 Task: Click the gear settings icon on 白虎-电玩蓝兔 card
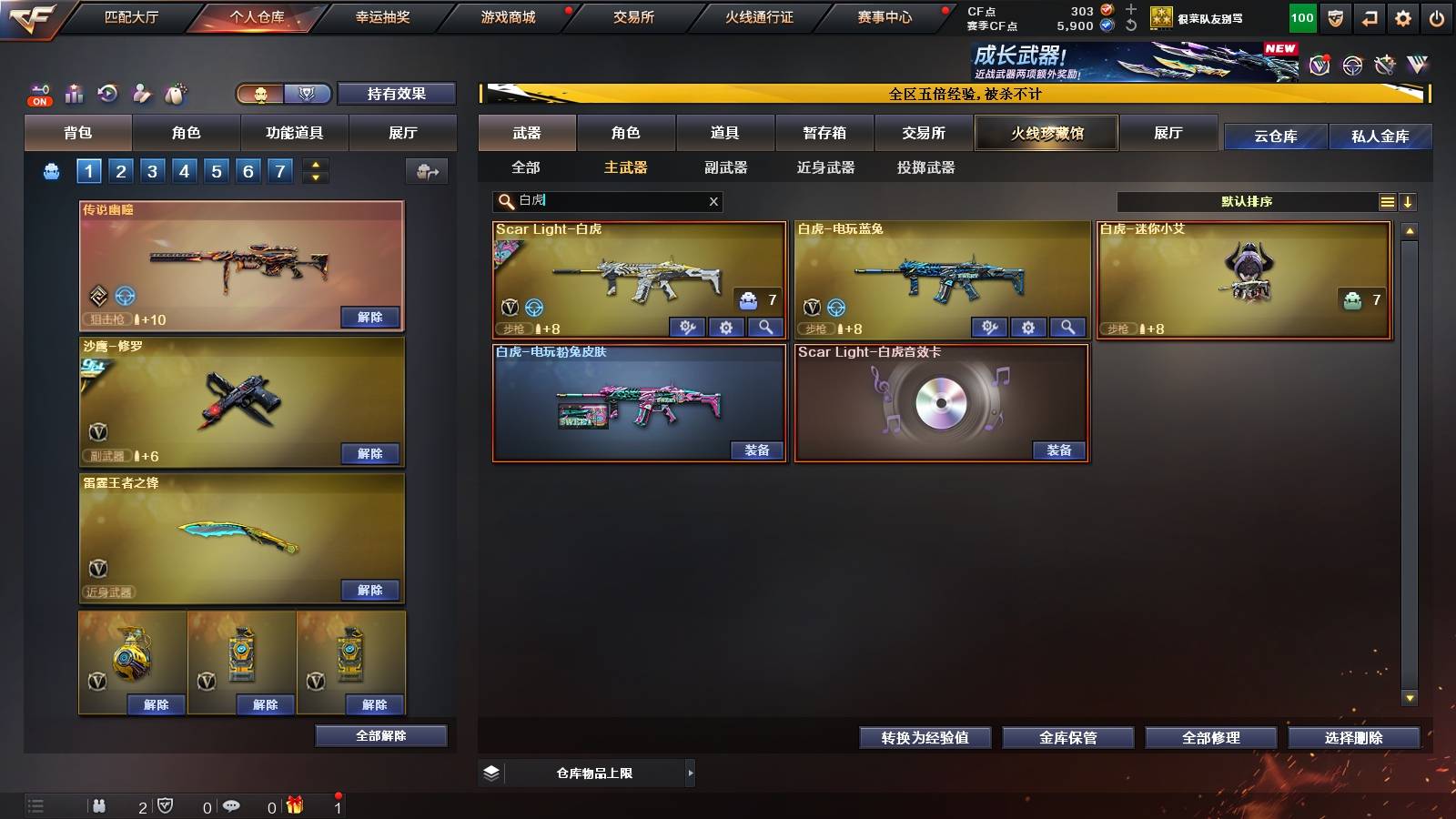pyautogui.click(x=1028, y=327)
